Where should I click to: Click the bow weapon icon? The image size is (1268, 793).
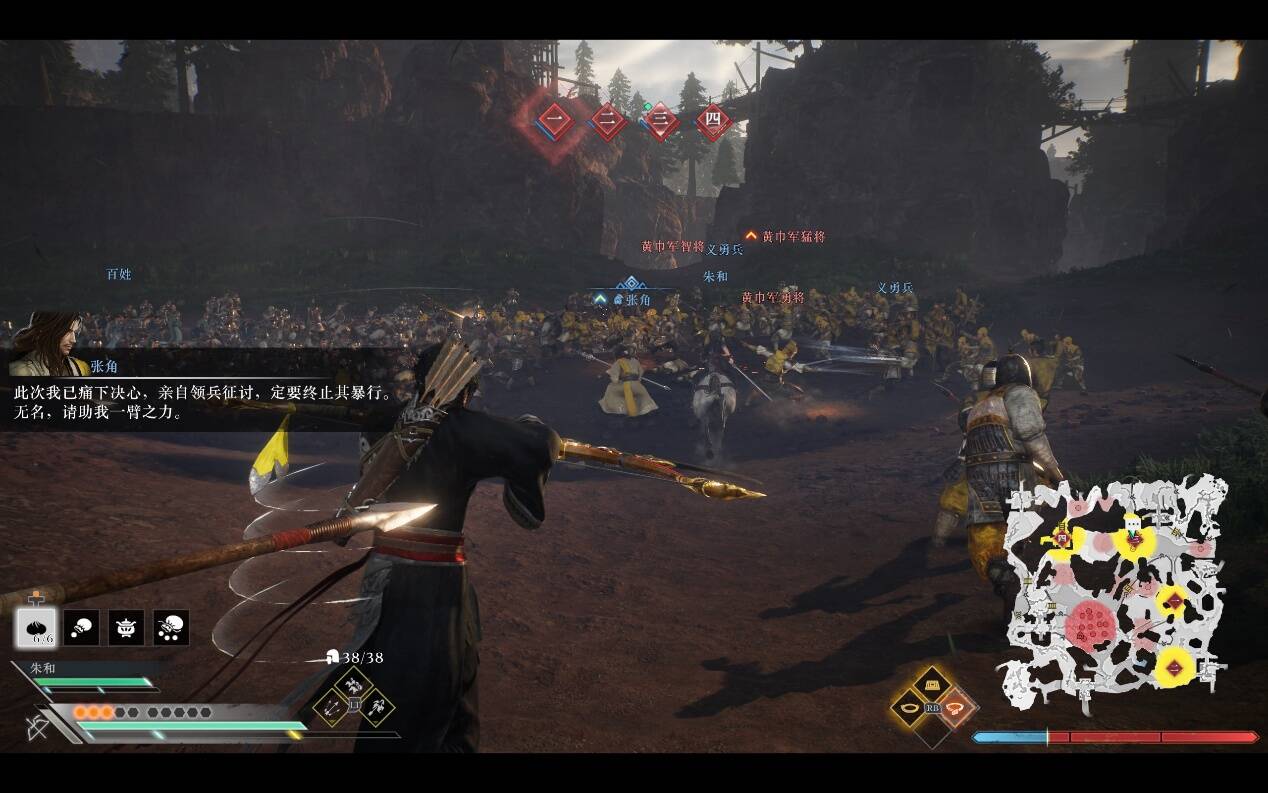pos(36,726)
